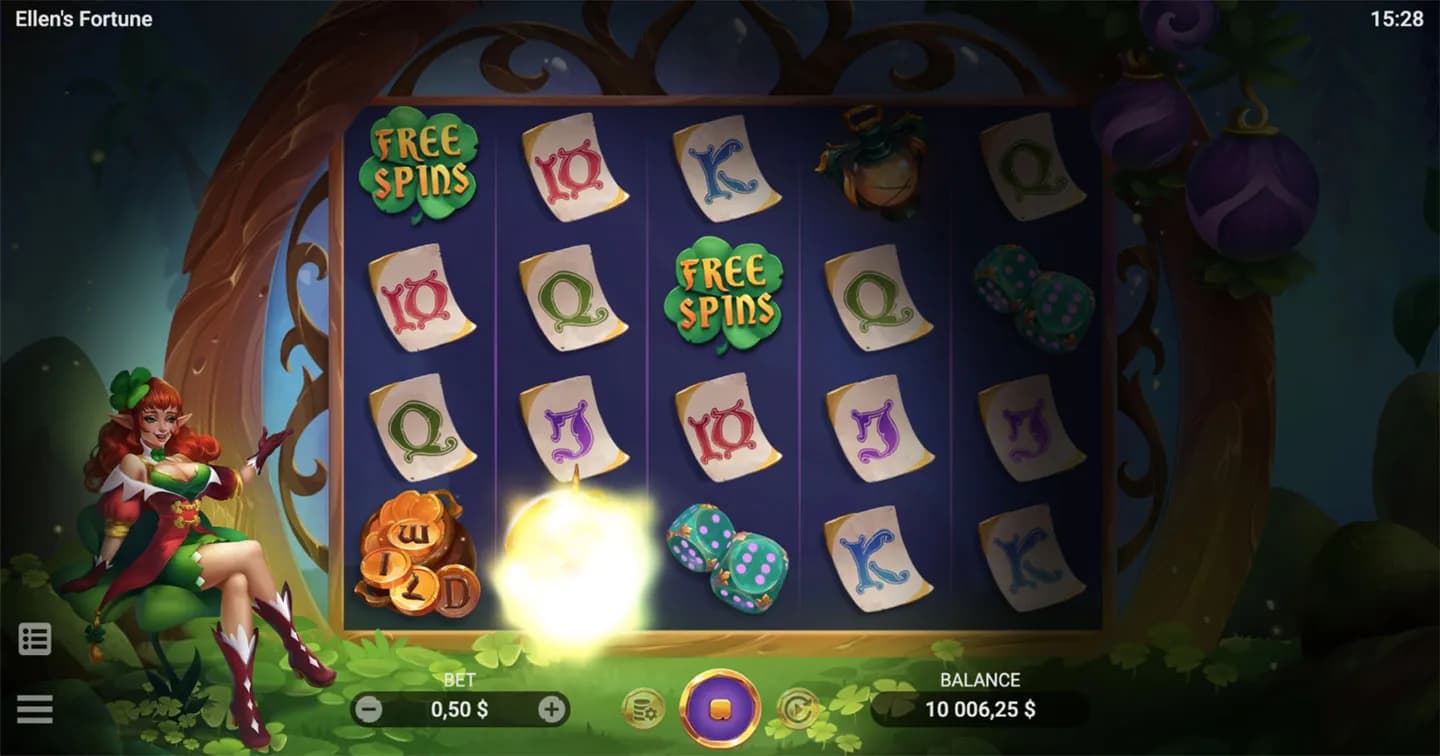Screen dimensions: 1440x756
Task: Decrease the bet with the minus button
Action: (370, 710)
